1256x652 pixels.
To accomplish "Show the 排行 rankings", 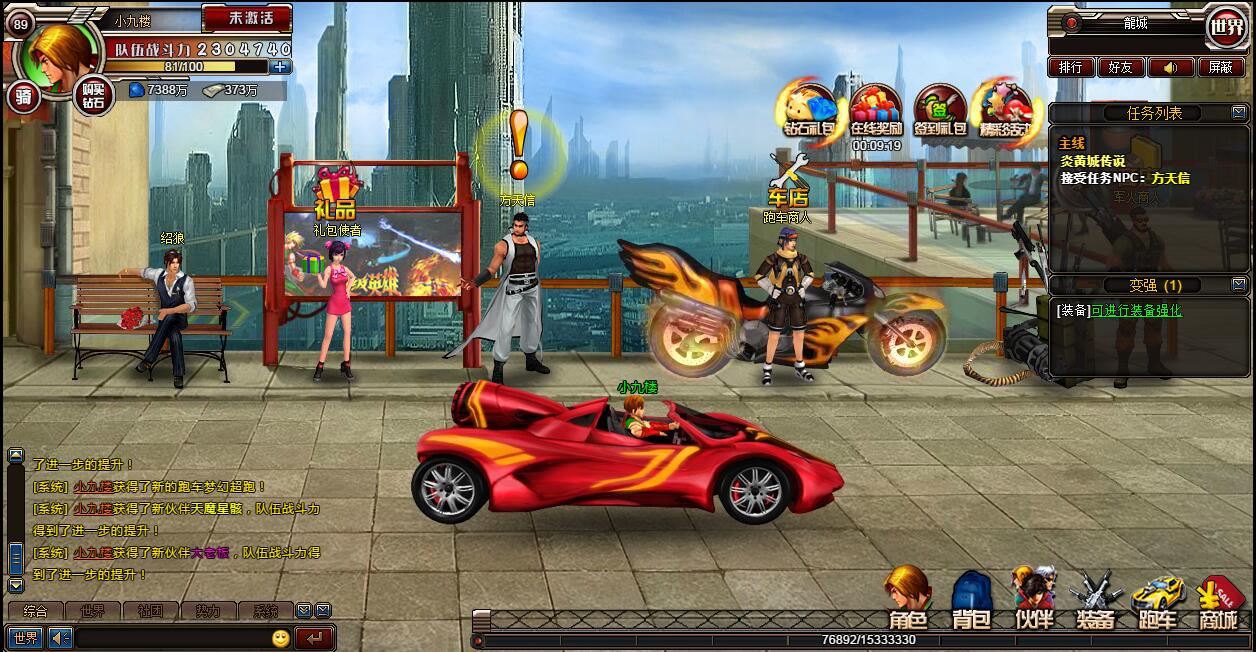I will click(x=1070, y=67).
